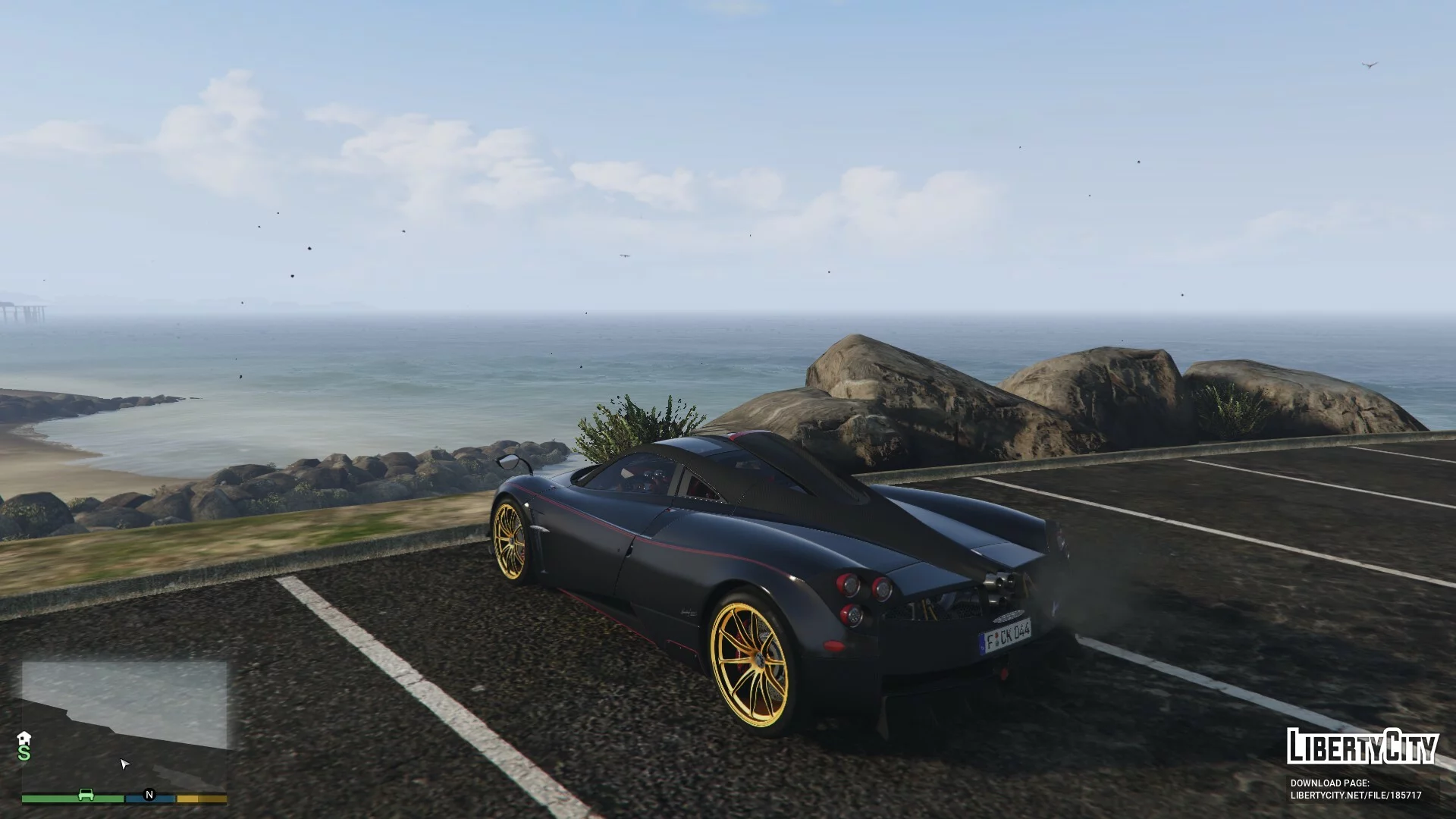Screen dimensions: 1456x819
Task: Select the white safehouse blip on minimap
Action: click(x=24, y=738)
